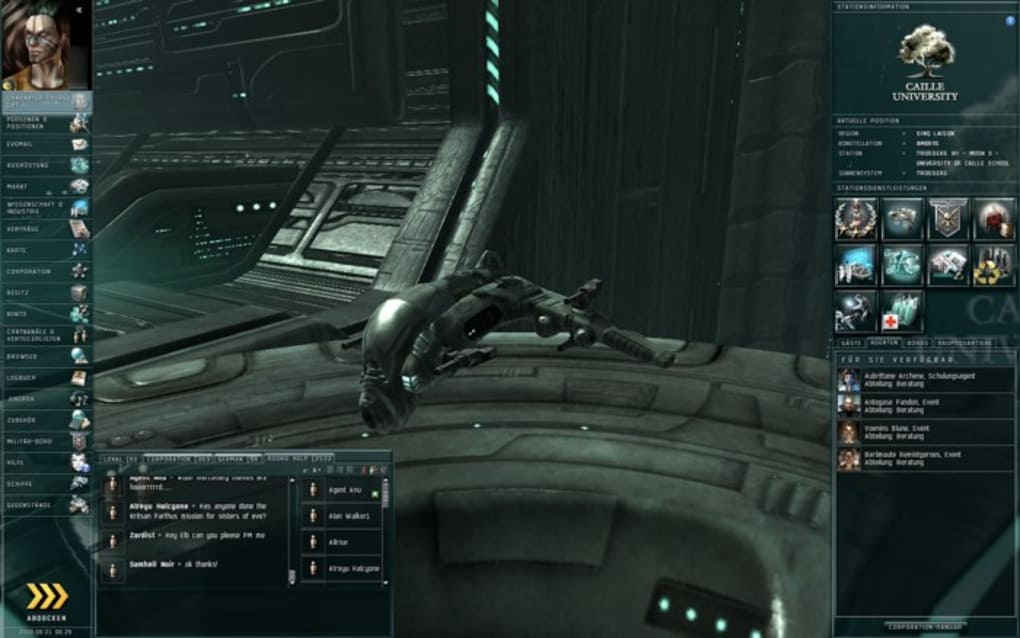Switch to the Büros tab
1020x638 pixels.
tap(917, 342)
